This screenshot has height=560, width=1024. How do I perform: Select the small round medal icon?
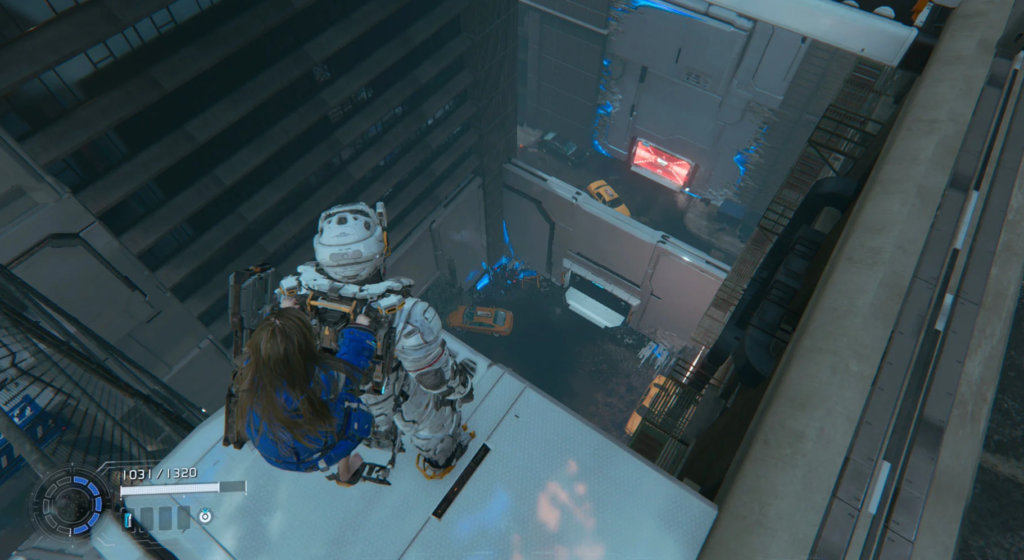tap(204, 517)
